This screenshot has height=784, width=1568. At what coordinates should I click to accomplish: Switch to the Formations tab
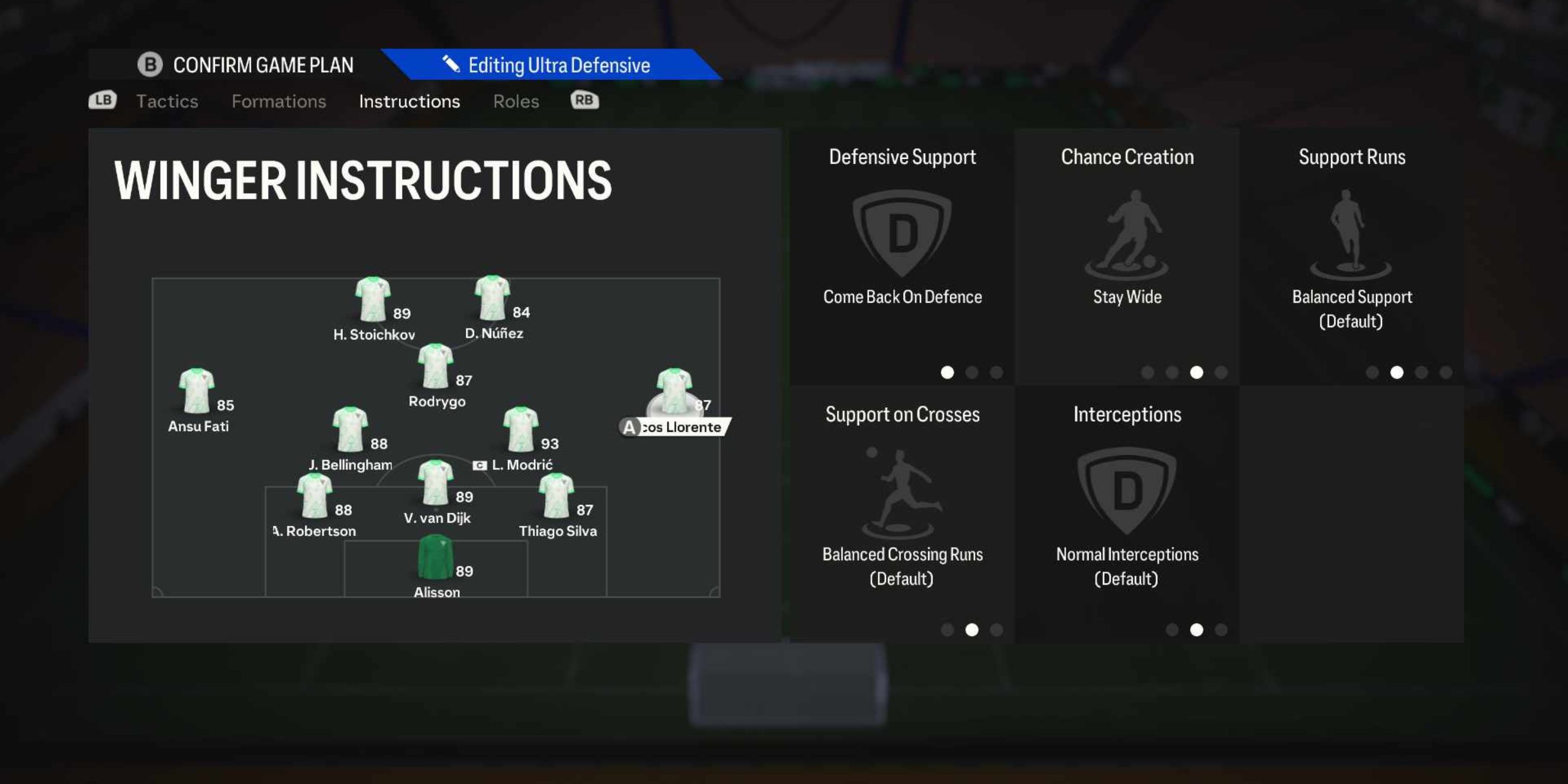point(279,101)
